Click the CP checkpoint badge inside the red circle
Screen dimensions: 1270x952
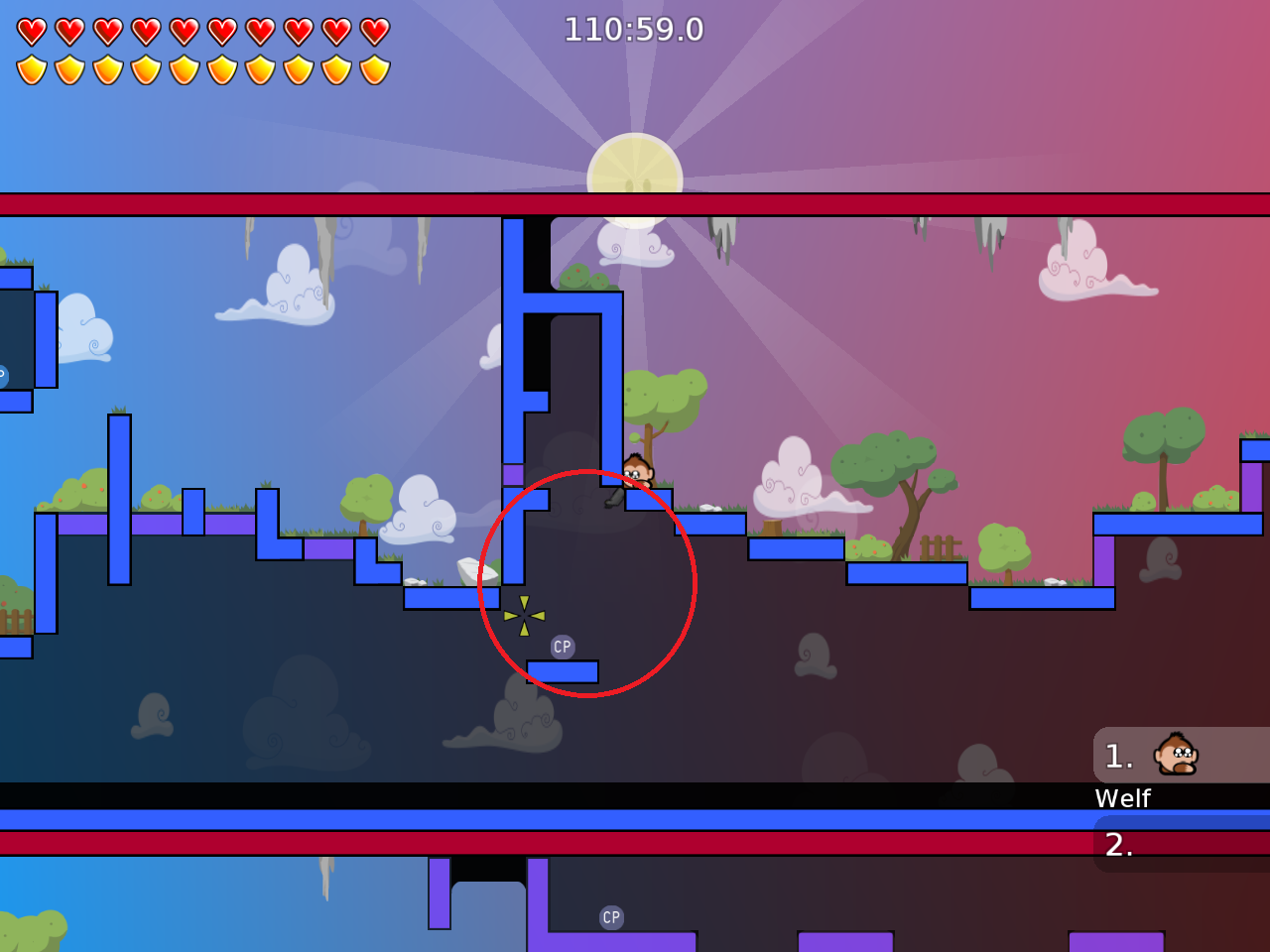[x=562, y=647]
